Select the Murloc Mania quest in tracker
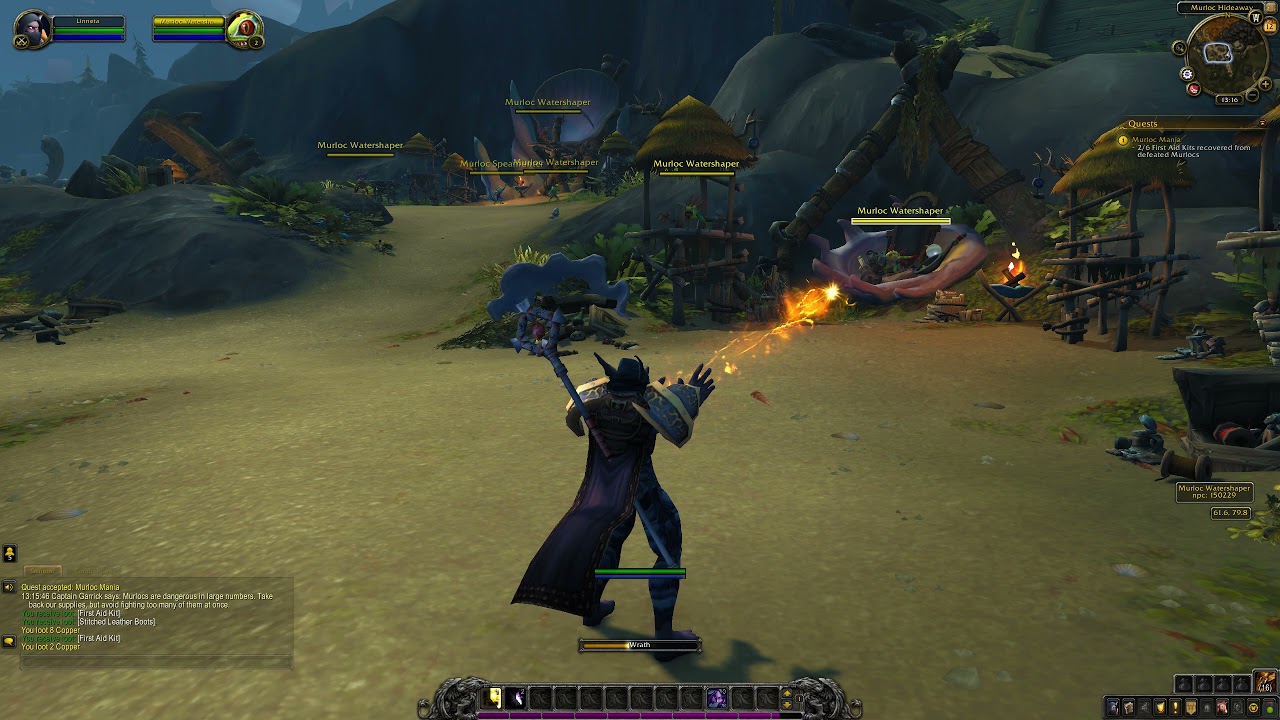The image size is (1280, 720). (x=1156, y=140)
